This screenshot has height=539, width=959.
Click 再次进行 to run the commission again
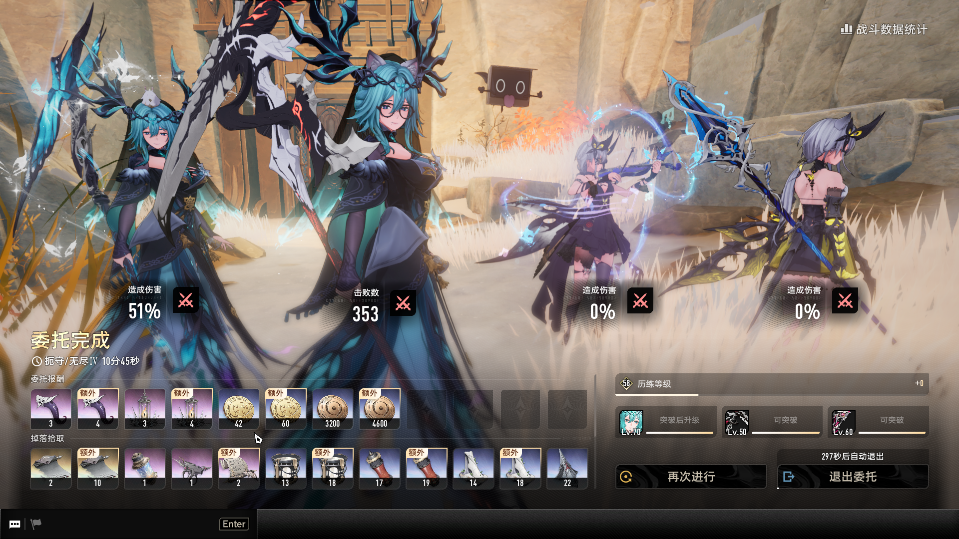(690, 477)
